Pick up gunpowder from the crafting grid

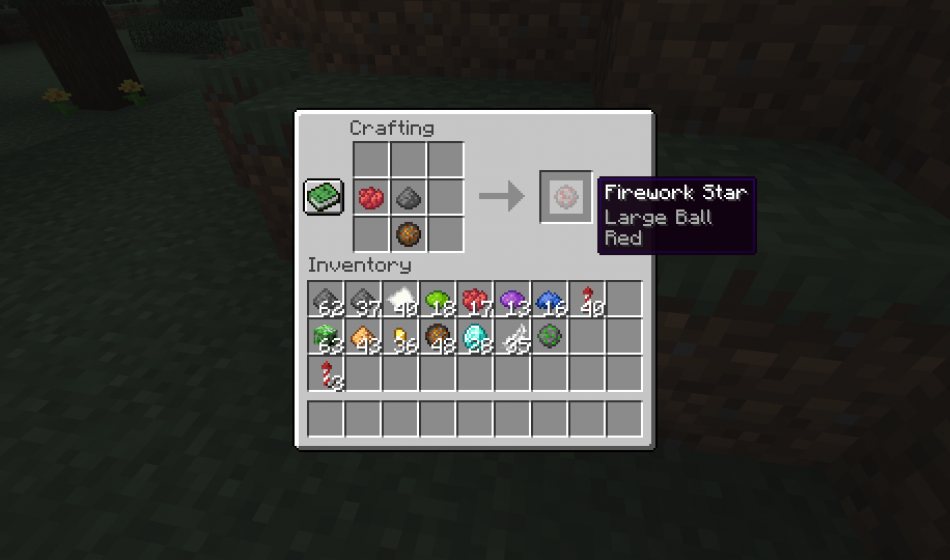(408, 197)
